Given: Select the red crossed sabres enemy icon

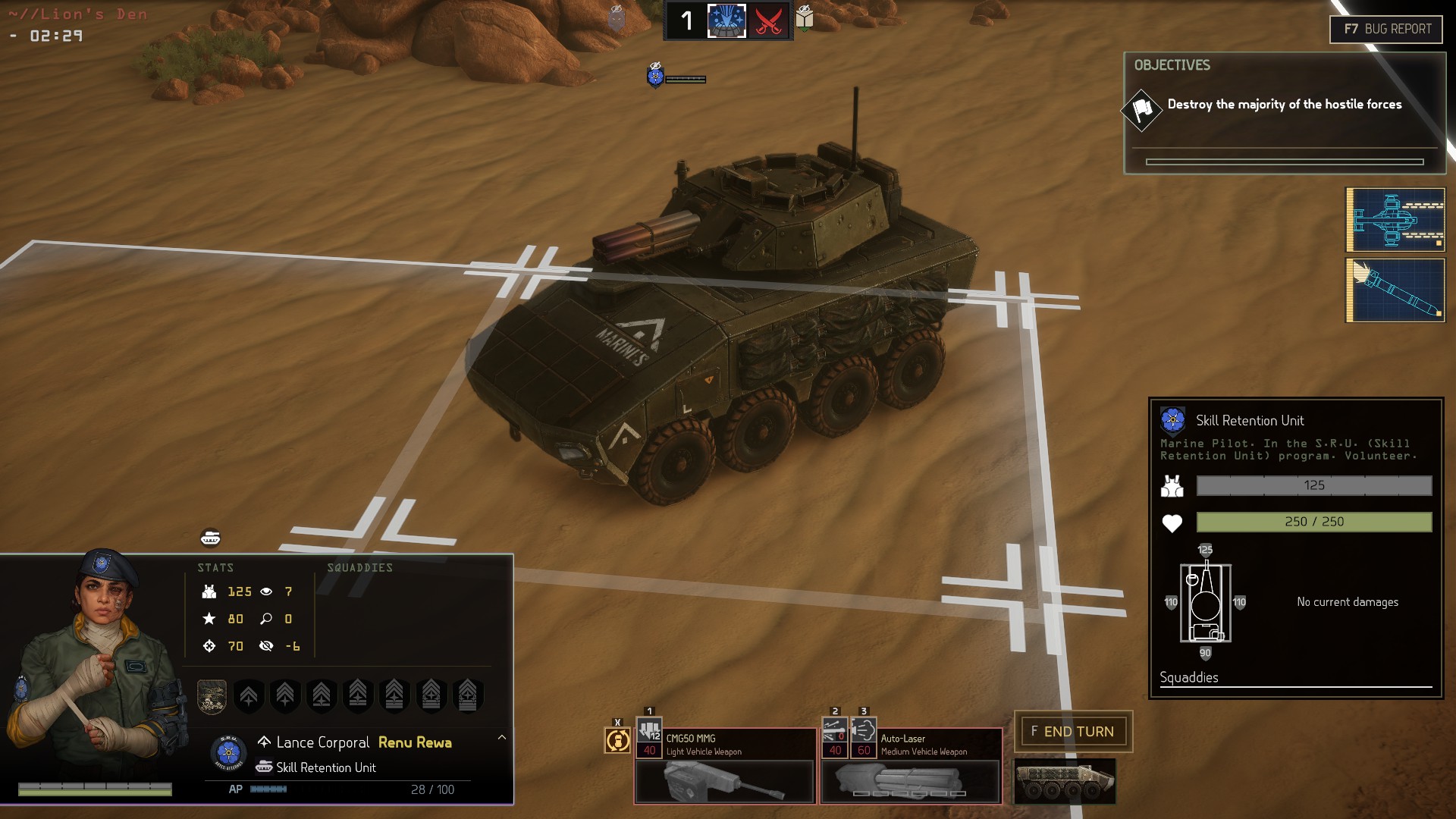Looking at the screenshot, I should (x=769, y=20).
